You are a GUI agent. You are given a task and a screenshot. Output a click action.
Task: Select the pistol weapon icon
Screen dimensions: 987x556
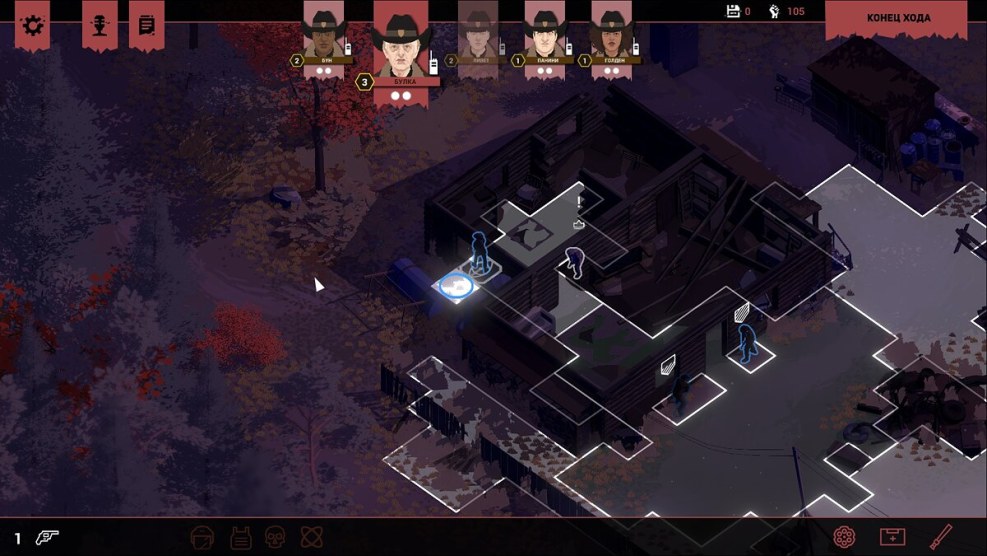(47, 537)
